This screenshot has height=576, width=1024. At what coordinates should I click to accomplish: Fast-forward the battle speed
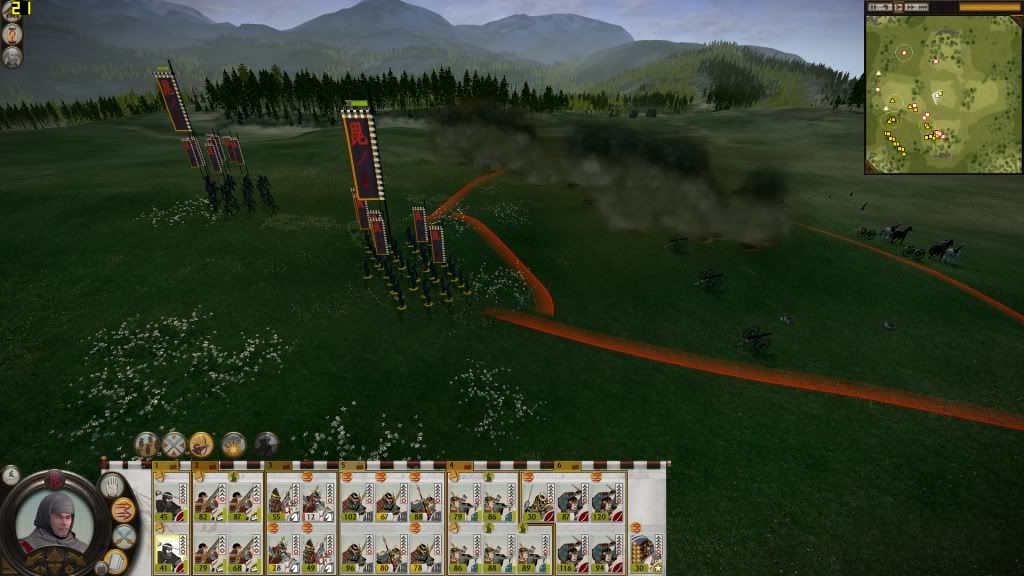point(911,7)
